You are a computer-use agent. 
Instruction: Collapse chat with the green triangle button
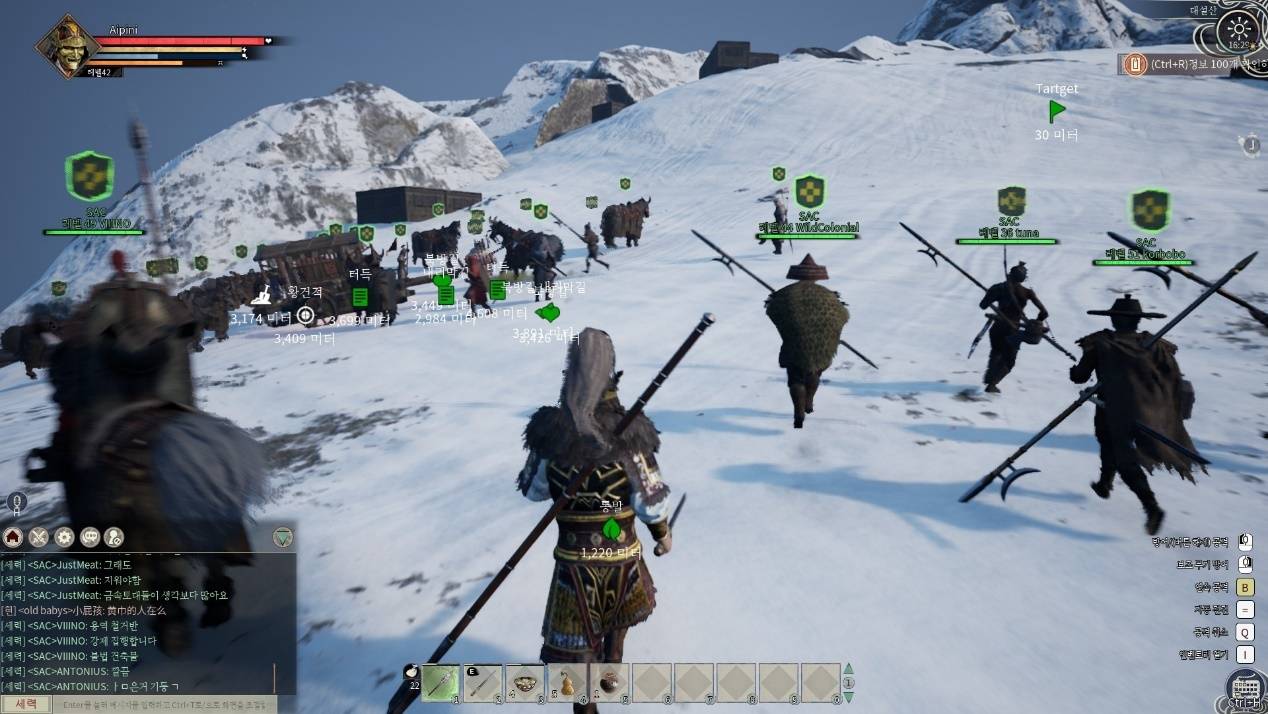[x=283, y=537]
